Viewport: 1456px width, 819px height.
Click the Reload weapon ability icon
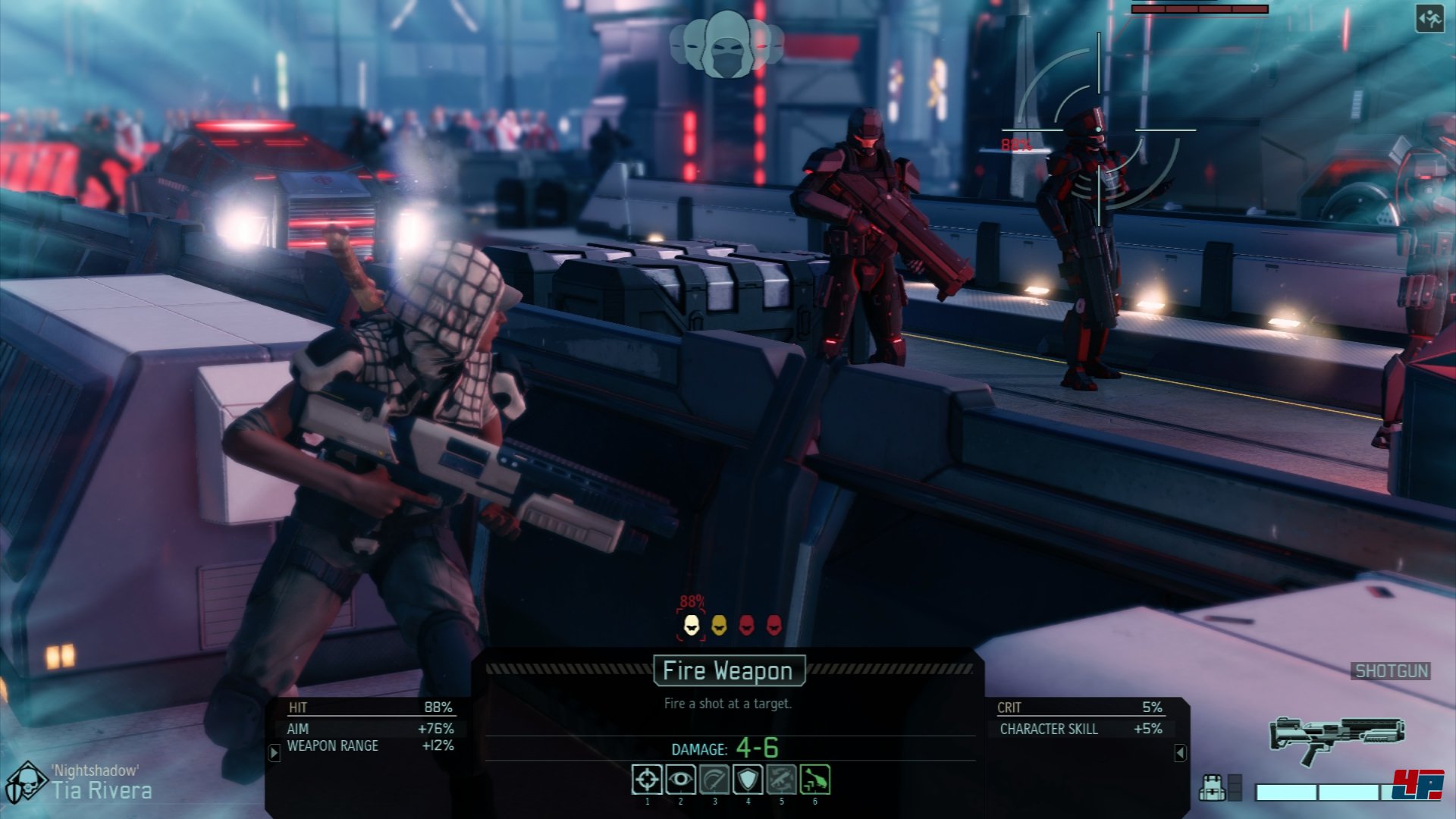click(781, 780)
